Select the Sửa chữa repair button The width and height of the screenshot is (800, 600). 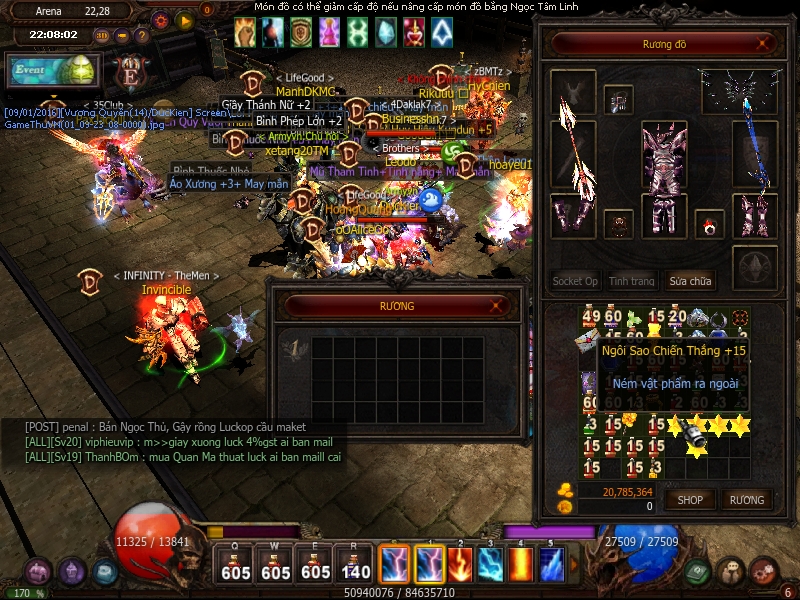pyautogui.click(x=692, y=281)
